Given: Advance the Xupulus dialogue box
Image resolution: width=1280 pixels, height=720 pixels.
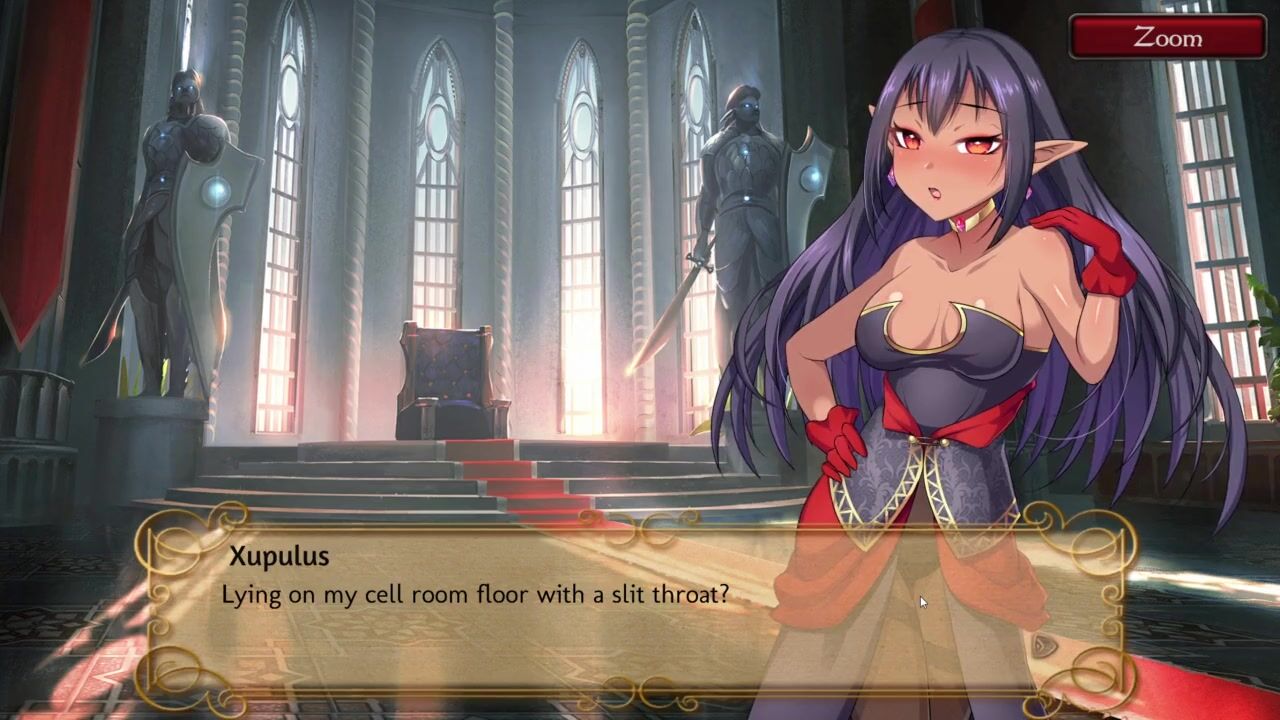Looking at the screenshot, I should pyautogui.click(x=640, y=608).
